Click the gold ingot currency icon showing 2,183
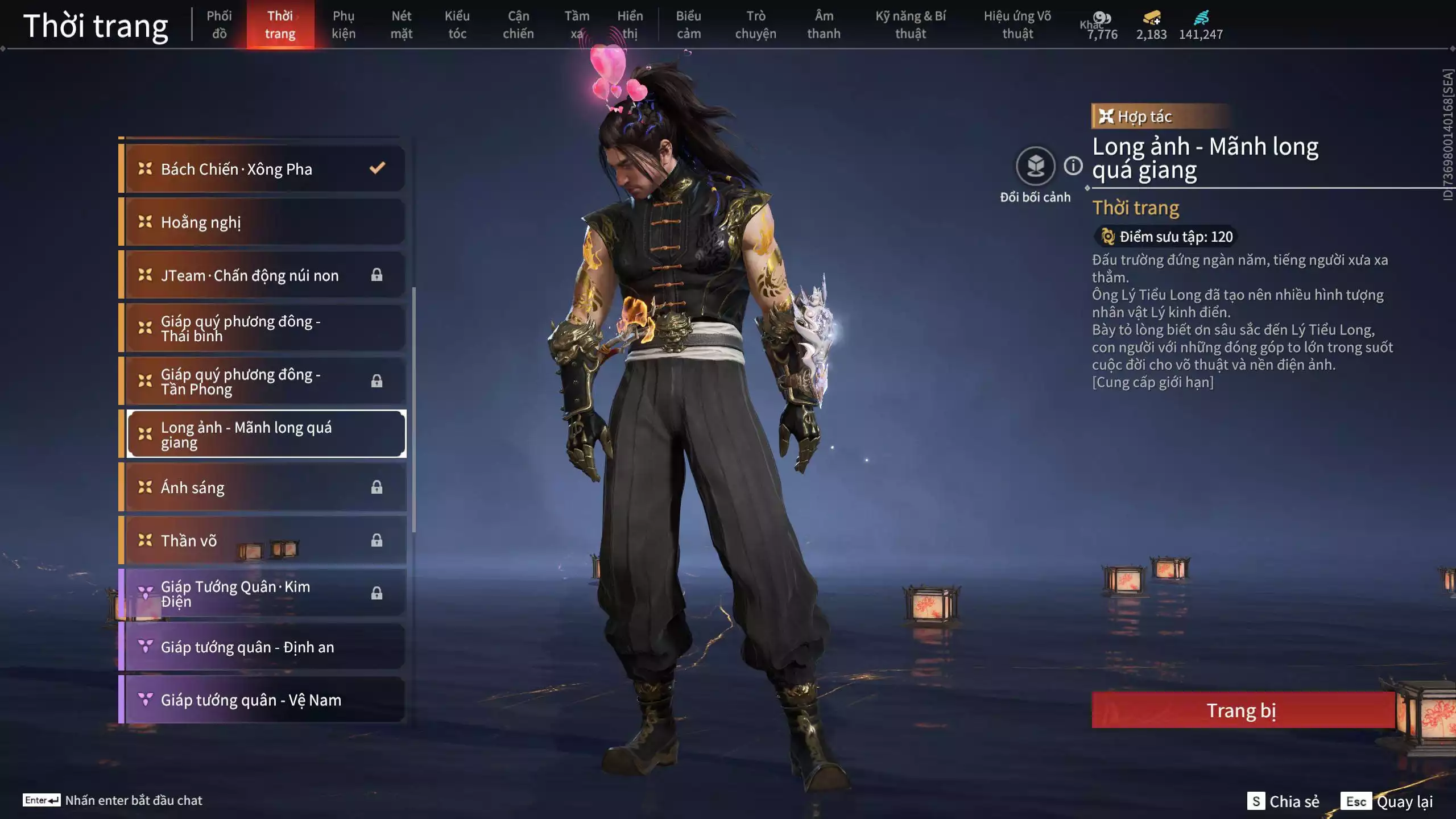Image resolution: width=1456 pixels, height=819 pixels. pos(1151,18)
